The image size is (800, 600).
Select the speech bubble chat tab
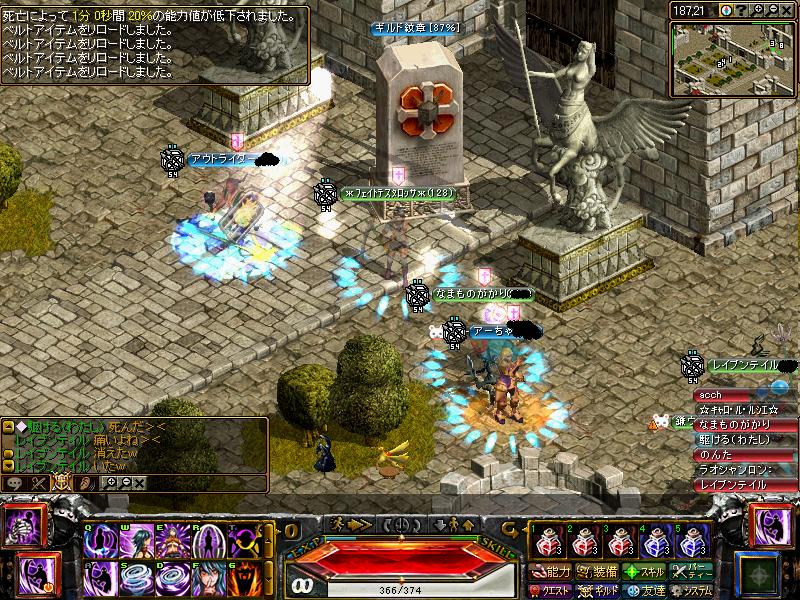click(x=15, y=483)
